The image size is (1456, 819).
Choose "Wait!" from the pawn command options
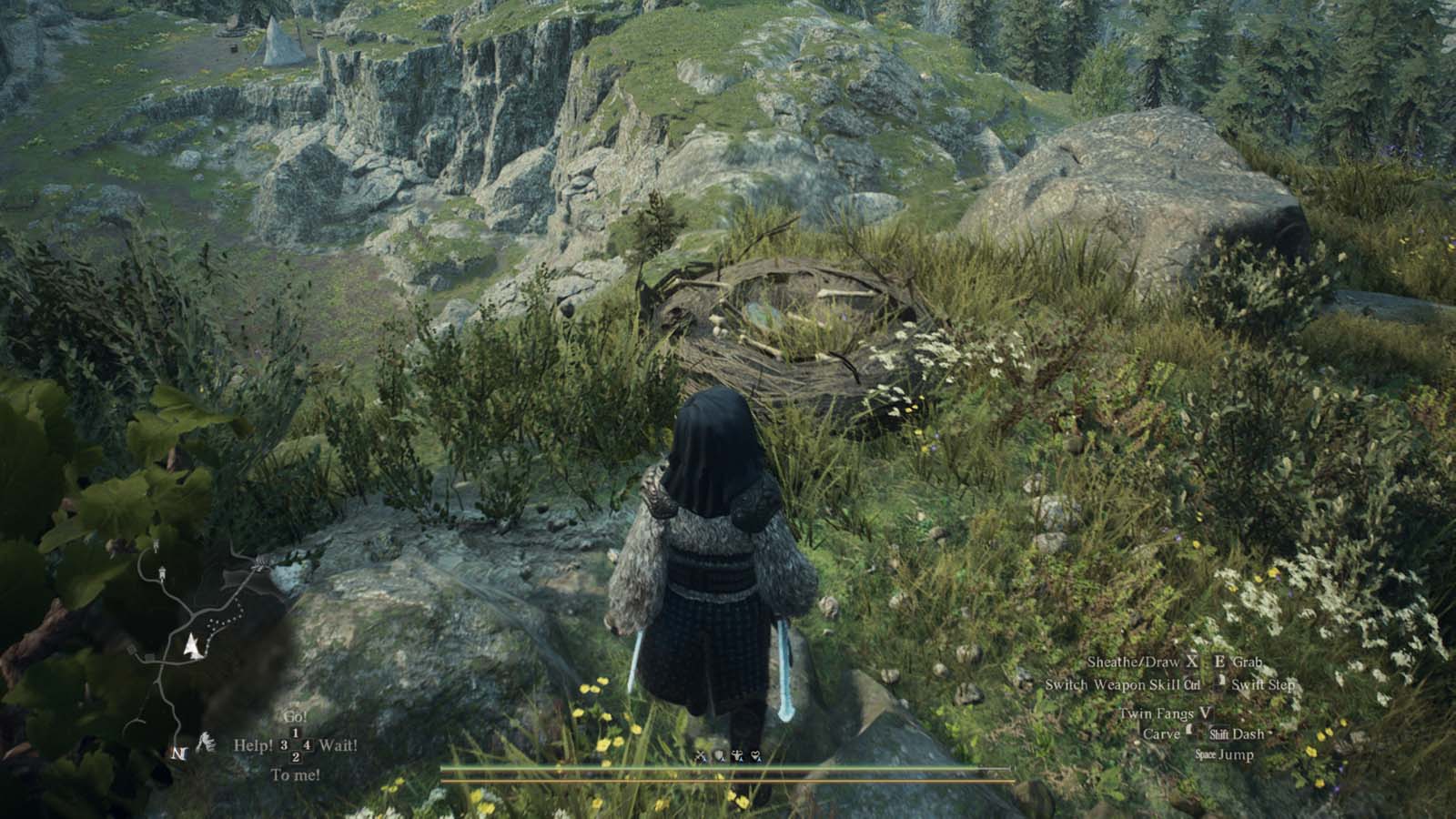point(339,744)
